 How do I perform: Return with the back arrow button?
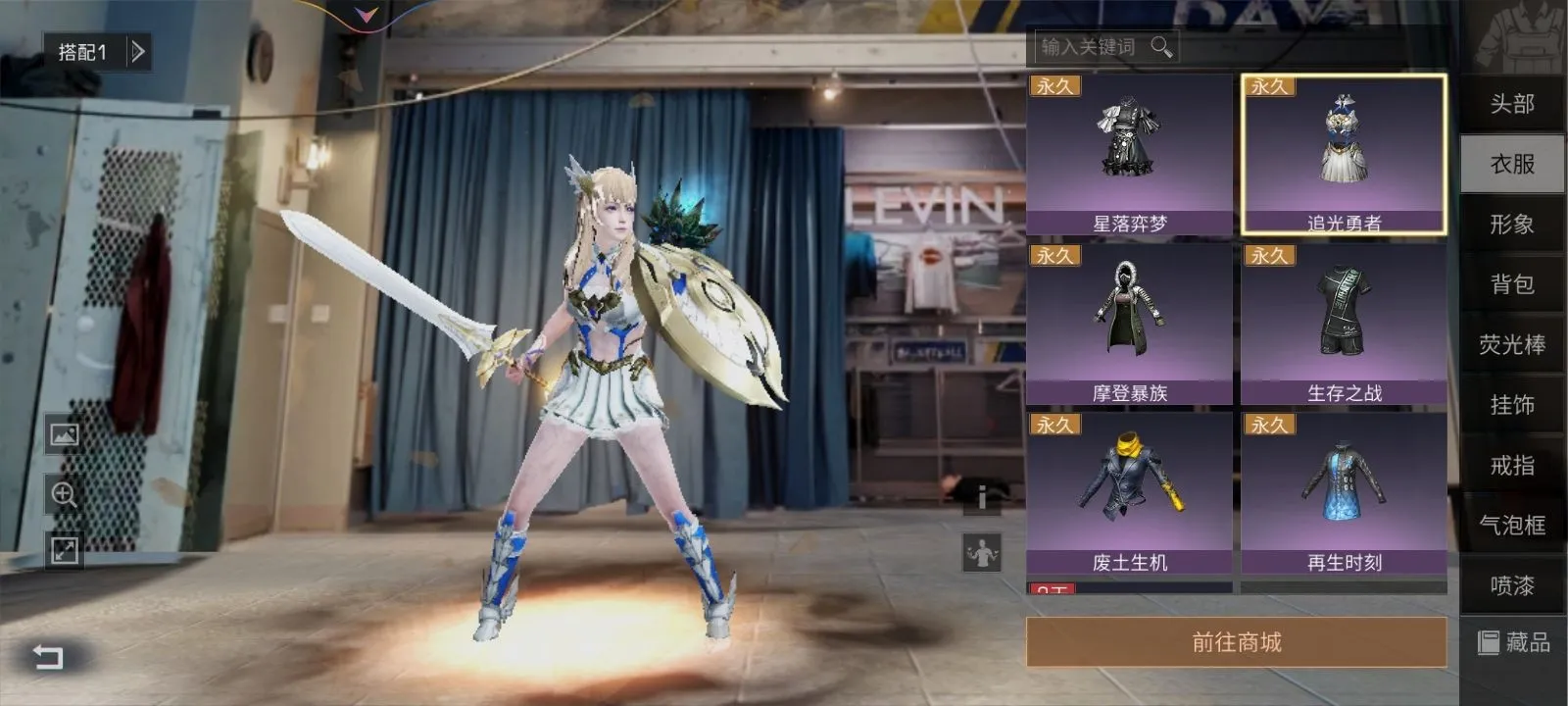click(x=48, y=656)
